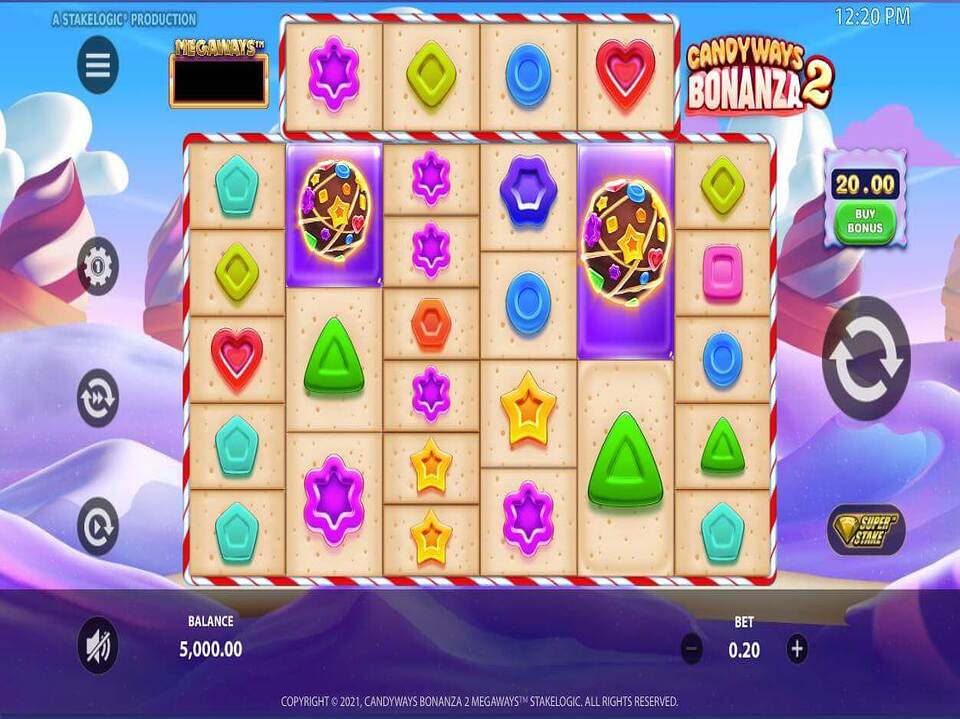Open the hamburger menu
The height and width of the screenshot is (719, 960).
click(98, 65)
